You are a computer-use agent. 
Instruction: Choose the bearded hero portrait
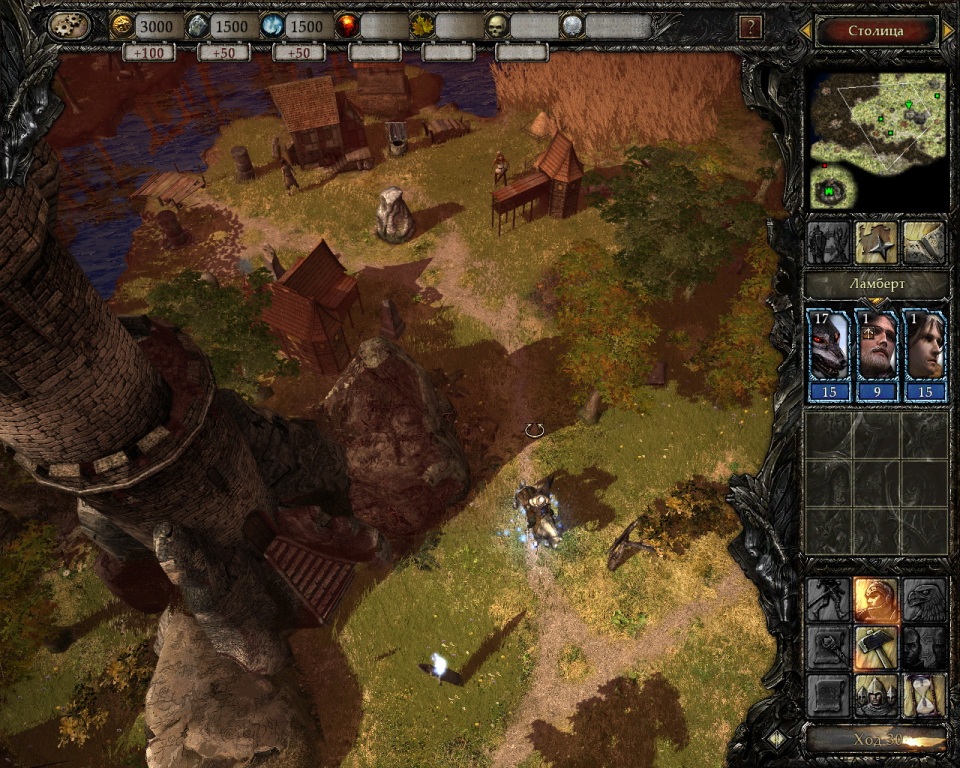coord(877,345)
